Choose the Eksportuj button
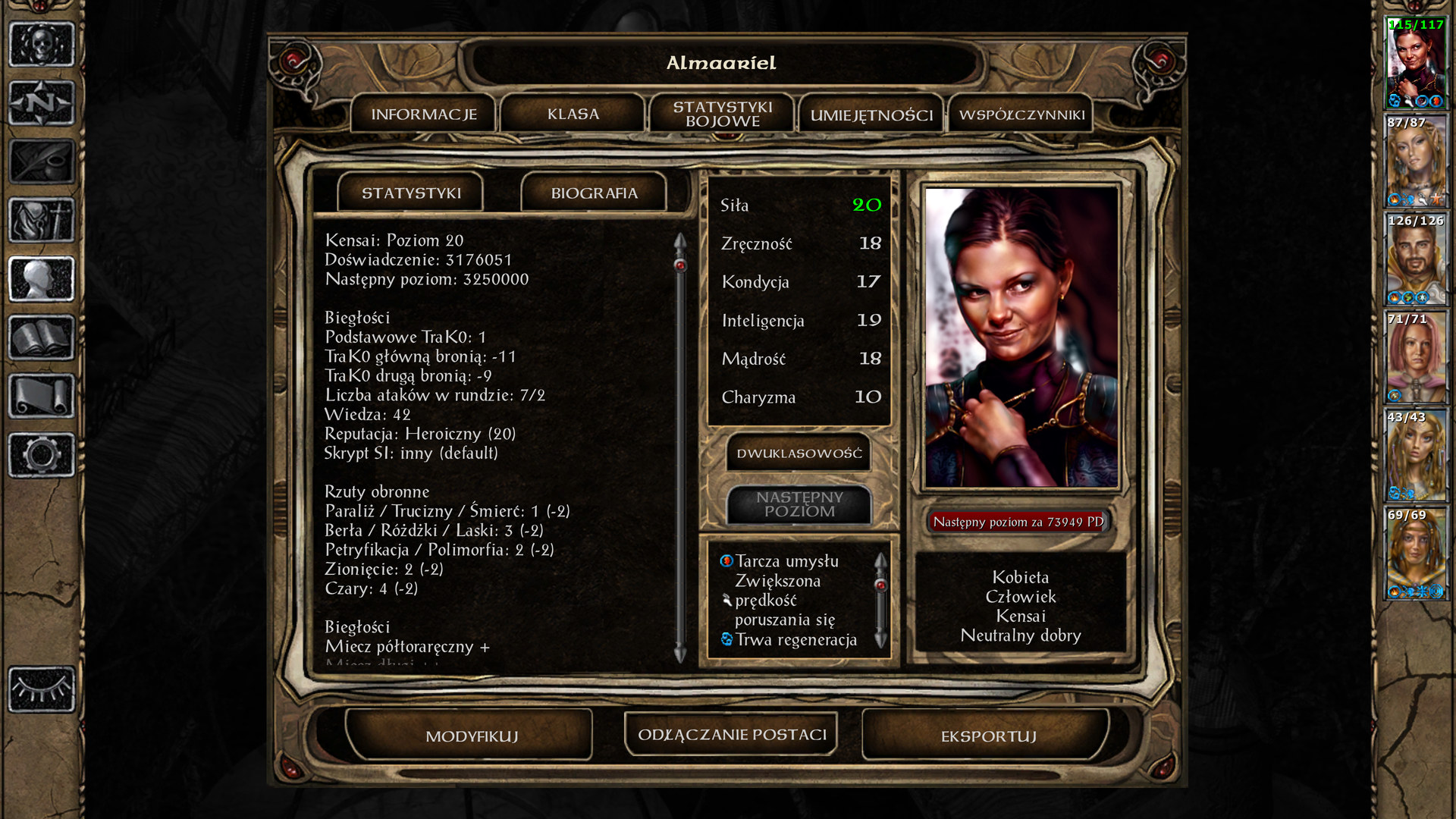 [x=987, y=736]
